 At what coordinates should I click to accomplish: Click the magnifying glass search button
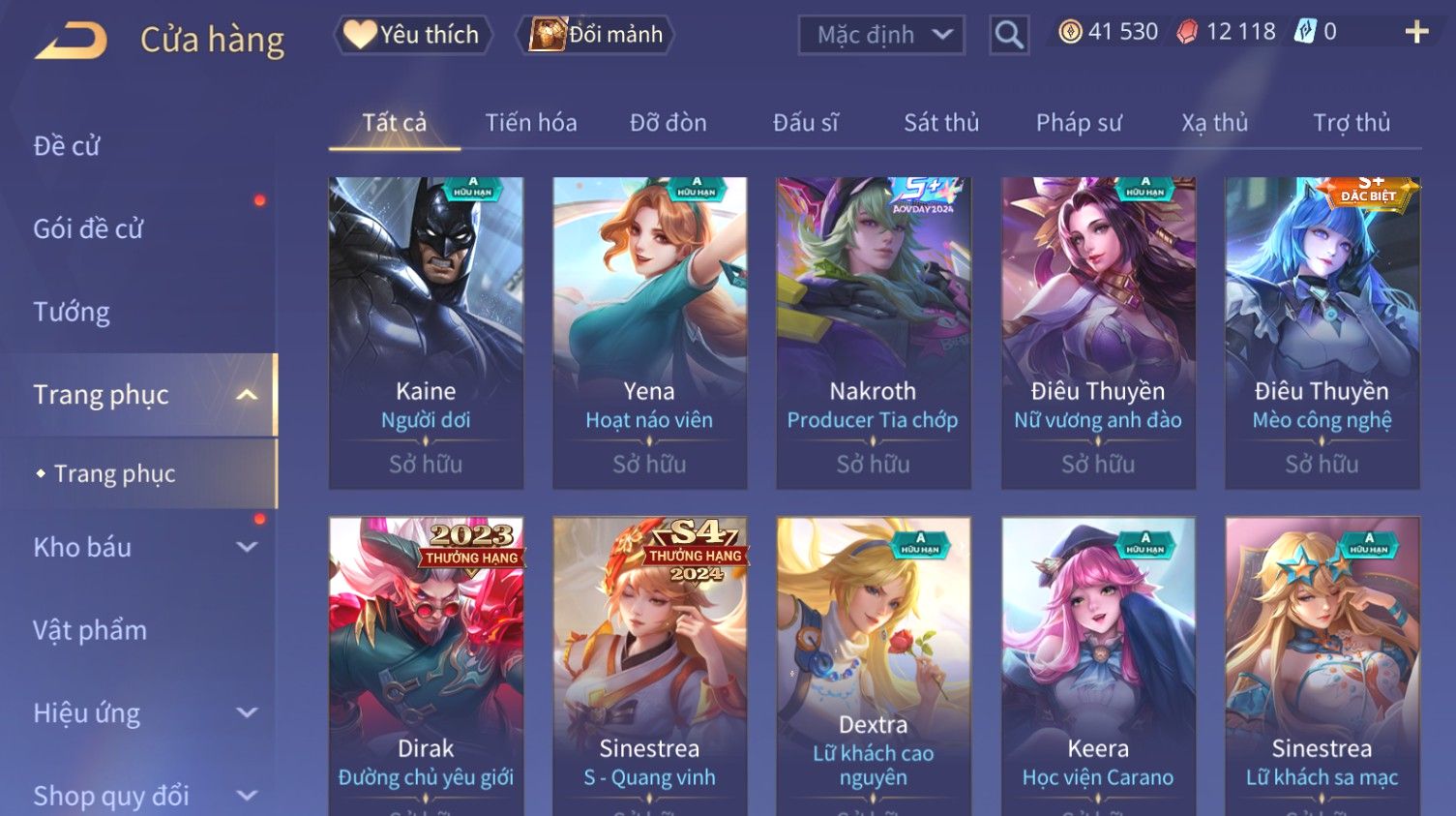coord(1009,35)
